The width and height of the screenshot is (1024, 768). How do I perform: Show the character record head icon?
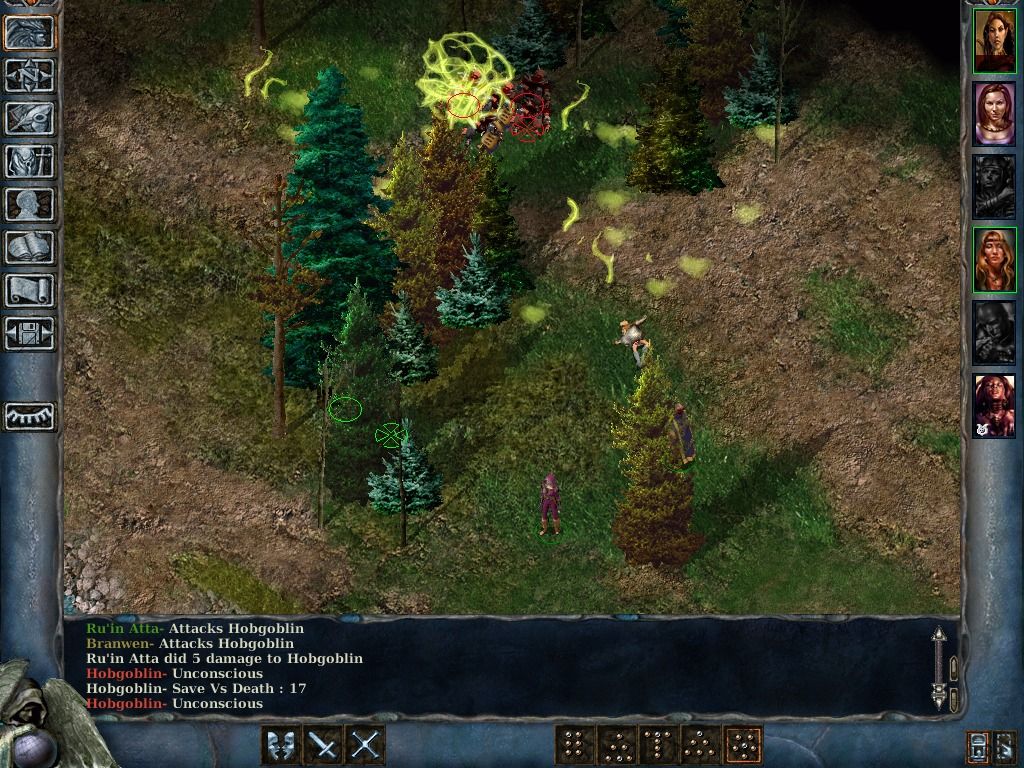[30, 204]
